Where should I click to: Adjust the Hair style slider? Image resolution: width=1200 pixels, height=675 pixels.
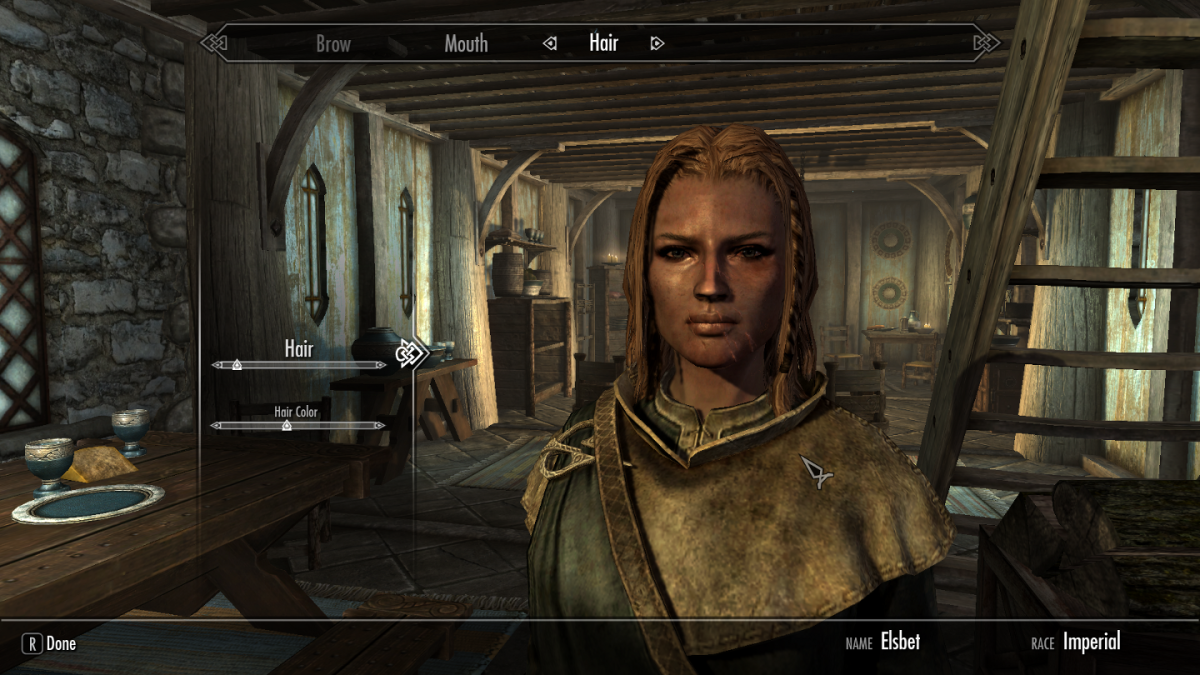[x=237, y=365]
